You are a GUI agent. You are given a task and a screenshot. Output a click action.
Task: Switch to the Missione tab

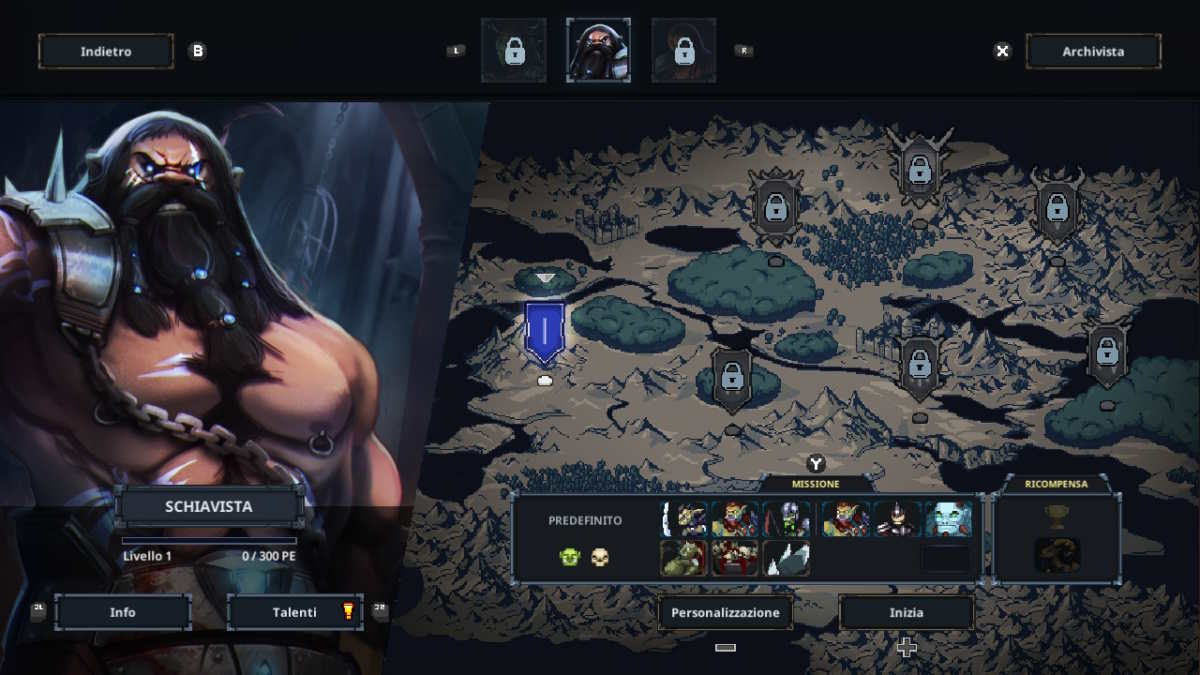[816, 484]
